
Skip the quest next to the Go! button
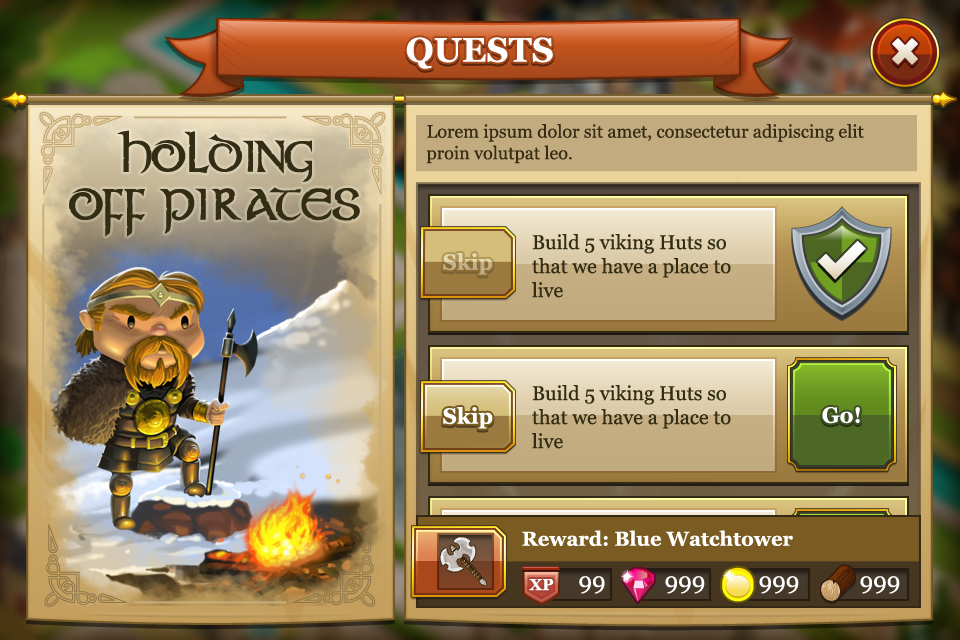tap(468, 416)
